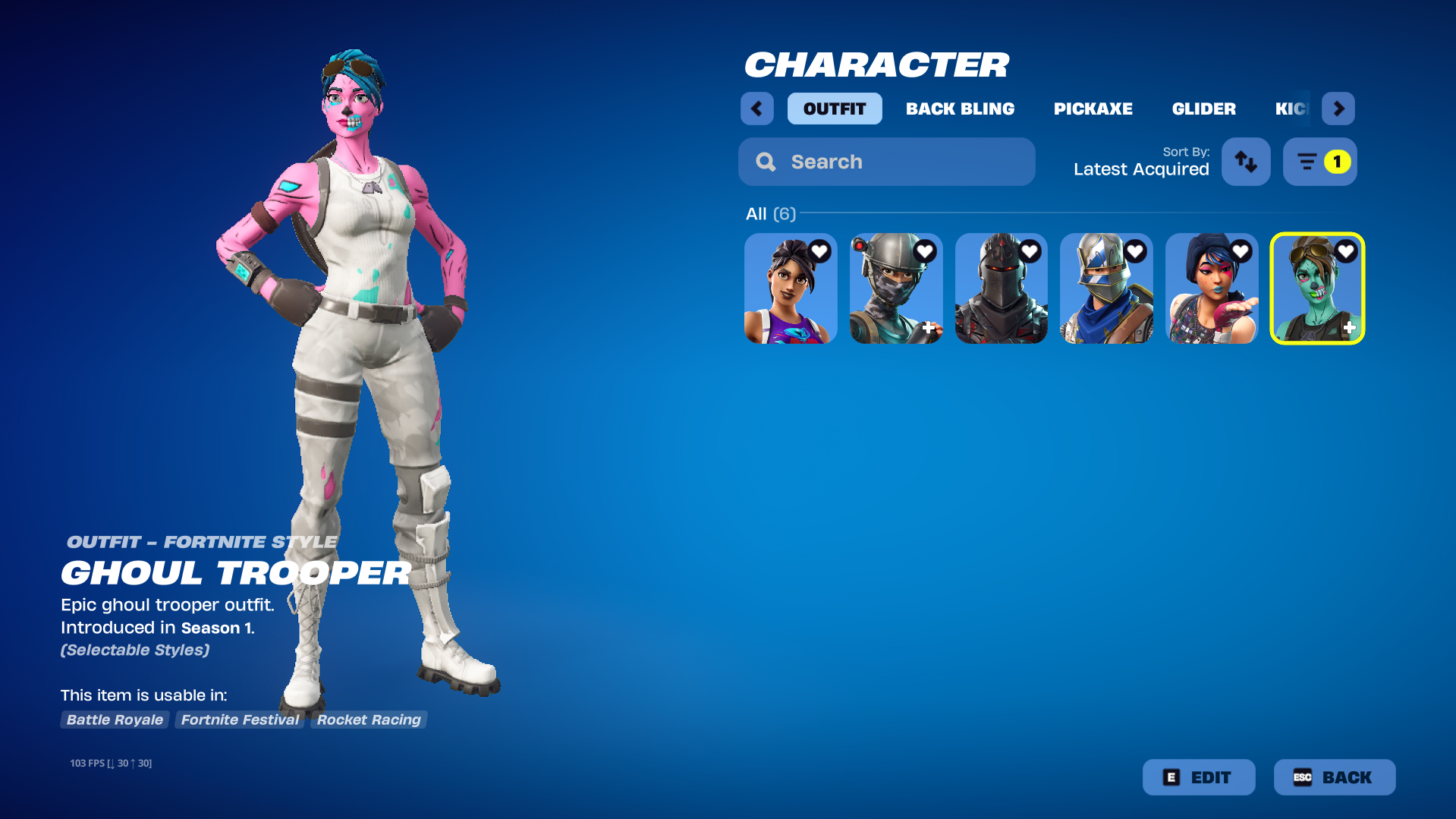
Task: Open the Edit styles button
Action: pos(1198,777)
